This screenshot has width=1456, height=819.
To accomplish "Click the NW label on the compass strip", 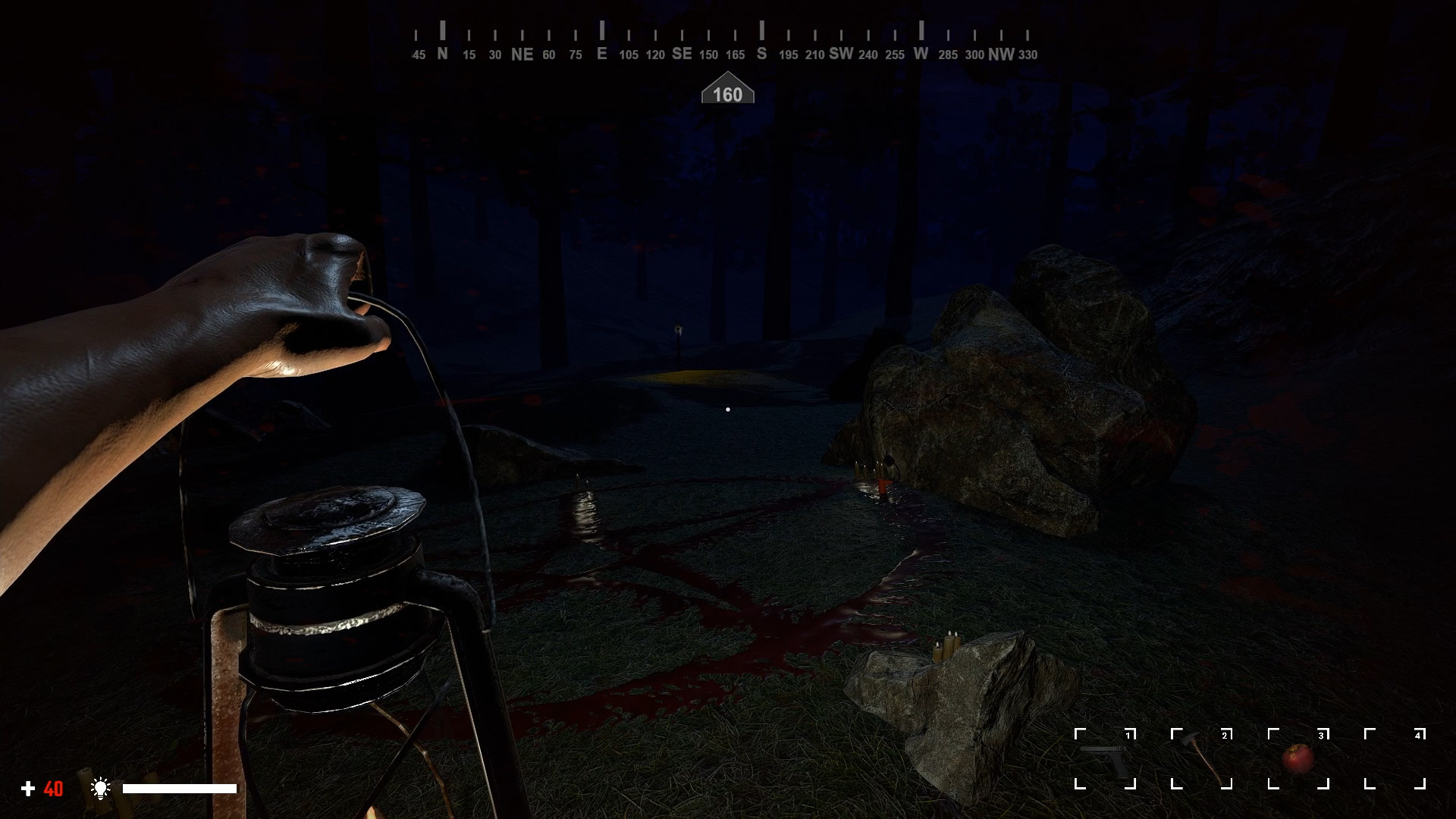I will (x=1000, y=54).
